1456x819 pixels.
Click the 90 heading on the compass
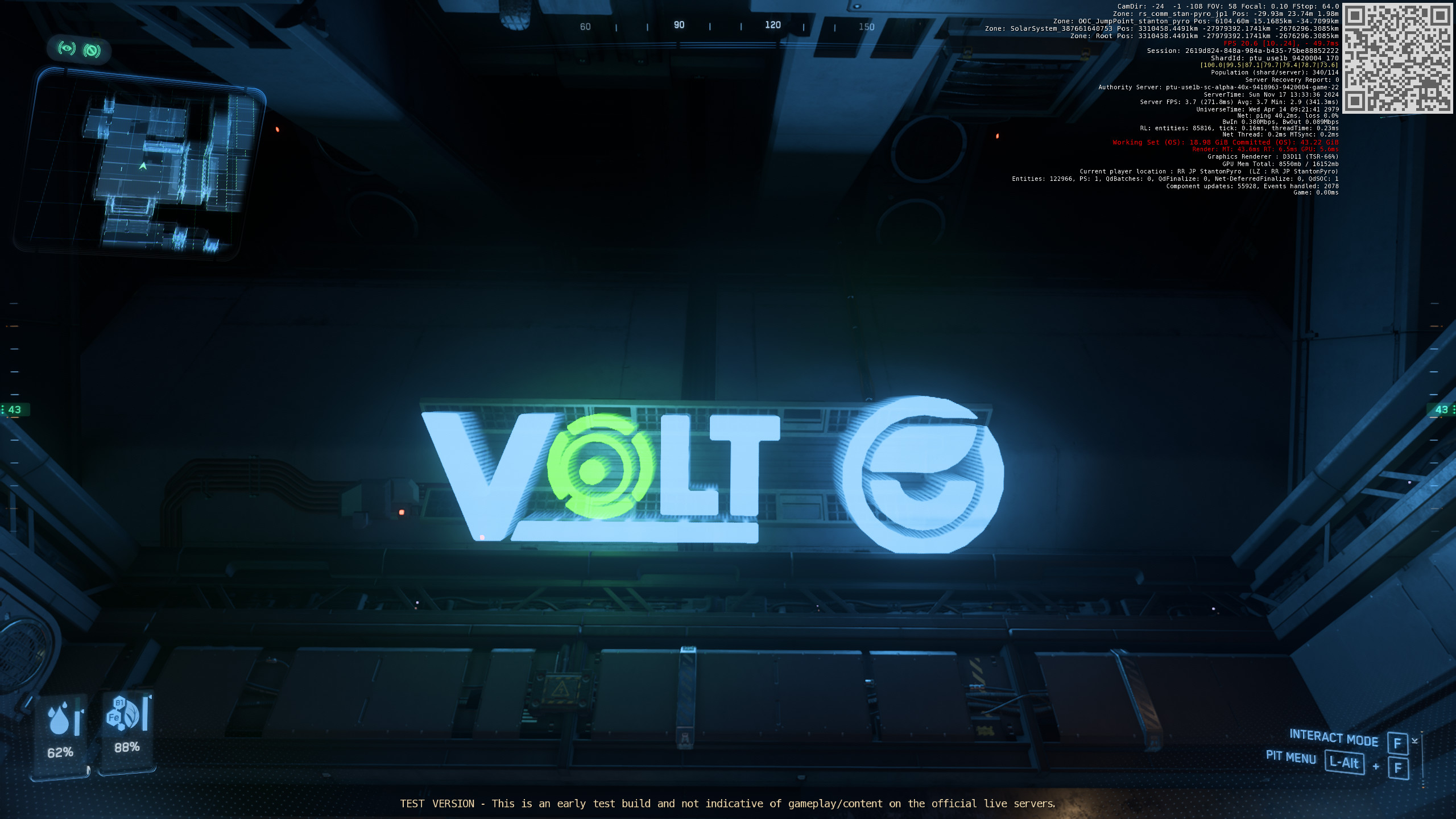(679, 25)
